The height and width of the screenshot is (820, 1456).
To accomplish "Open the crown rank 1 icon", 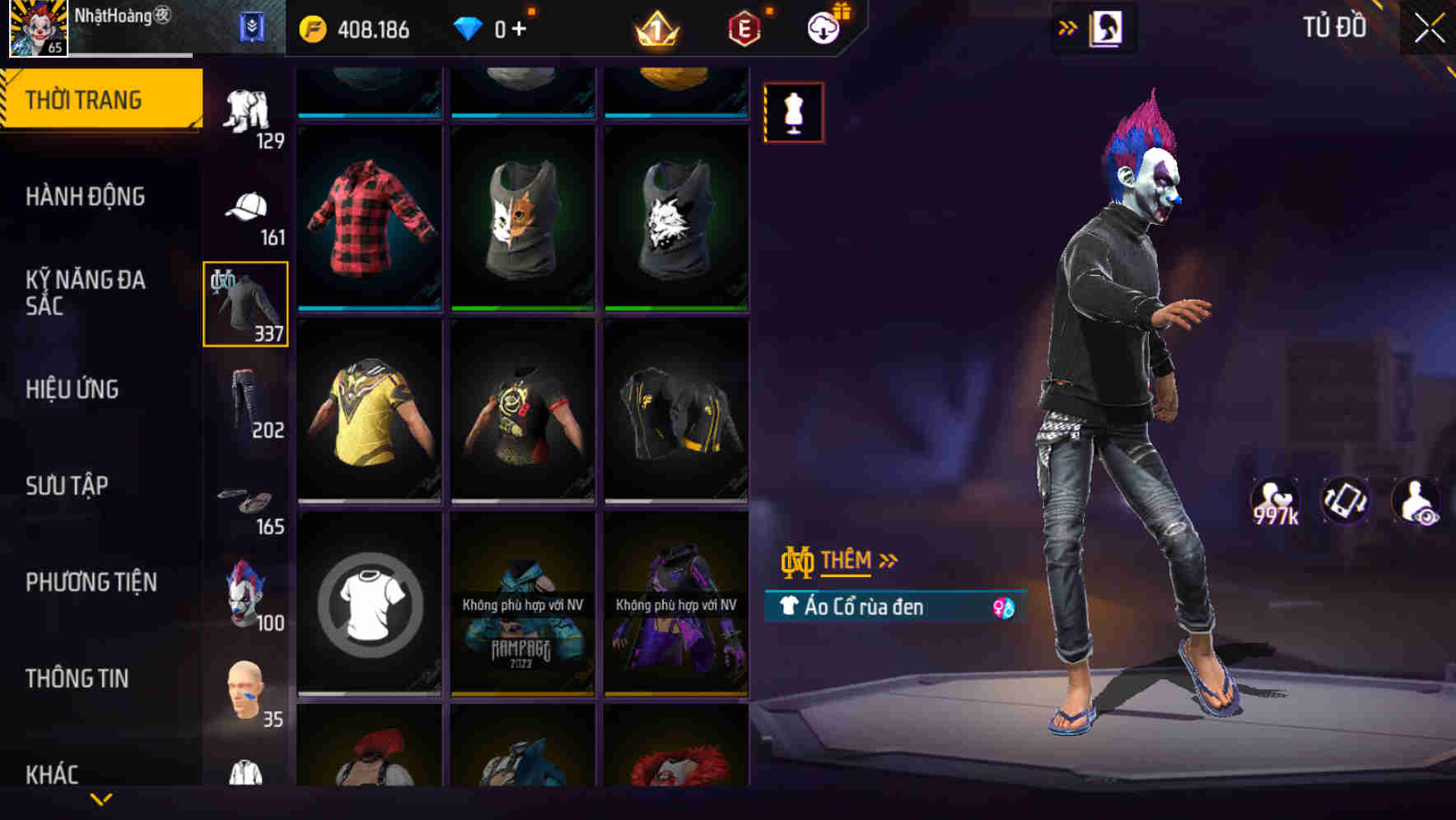I will pyautogui.click(x=655, y=27).
